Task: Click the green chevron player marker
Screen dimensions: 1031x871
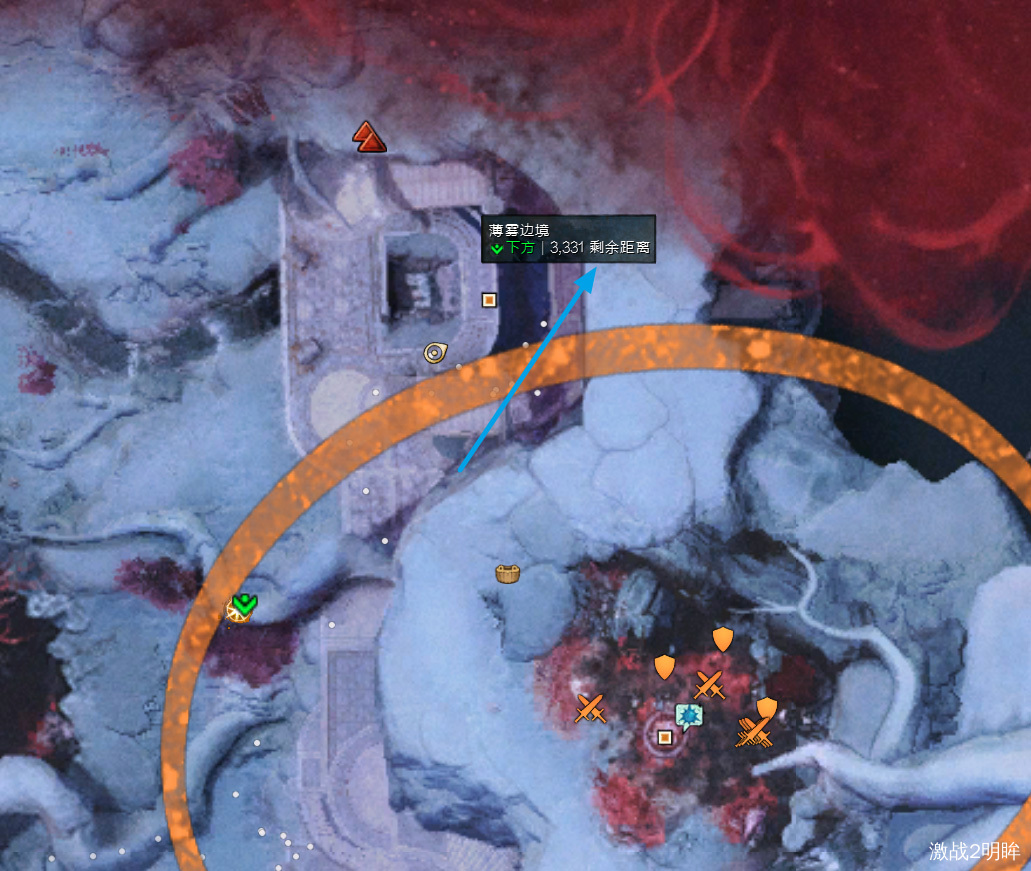Action: 243,604
